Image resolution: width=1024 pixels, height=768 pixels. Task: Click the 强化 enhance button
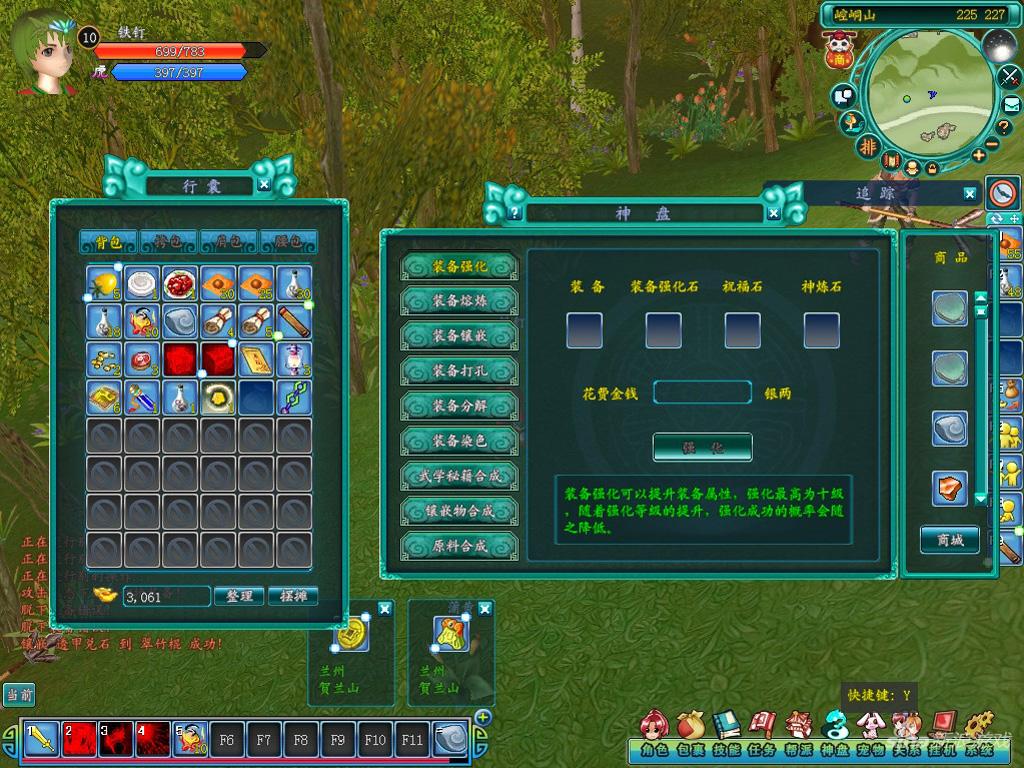(702, 447)
